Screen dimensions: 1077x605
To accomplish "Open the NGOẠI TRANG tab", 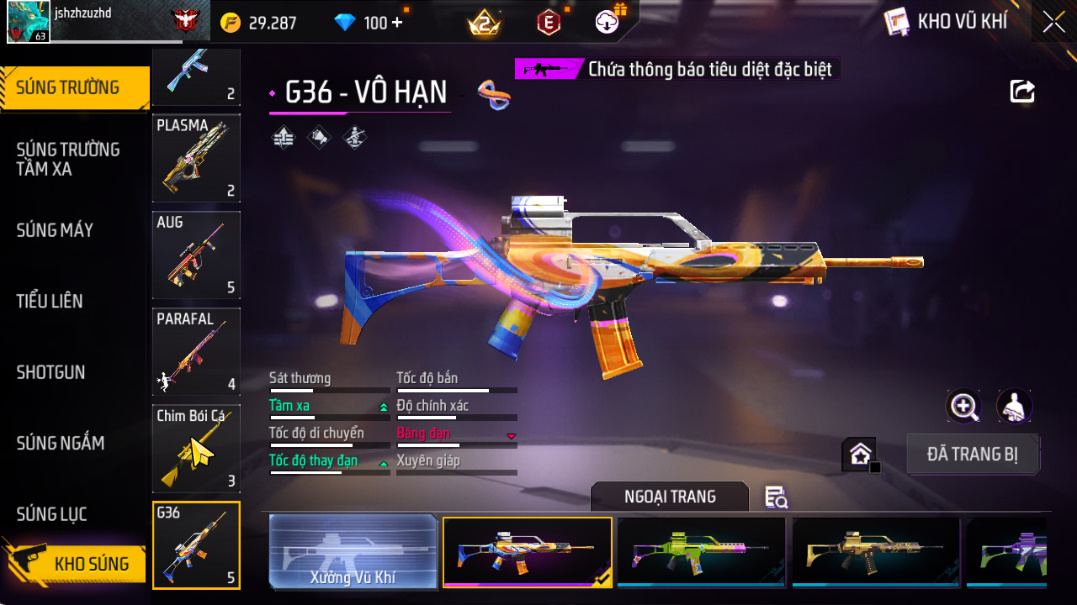I will pyautogui.click(x=669, y=497).
